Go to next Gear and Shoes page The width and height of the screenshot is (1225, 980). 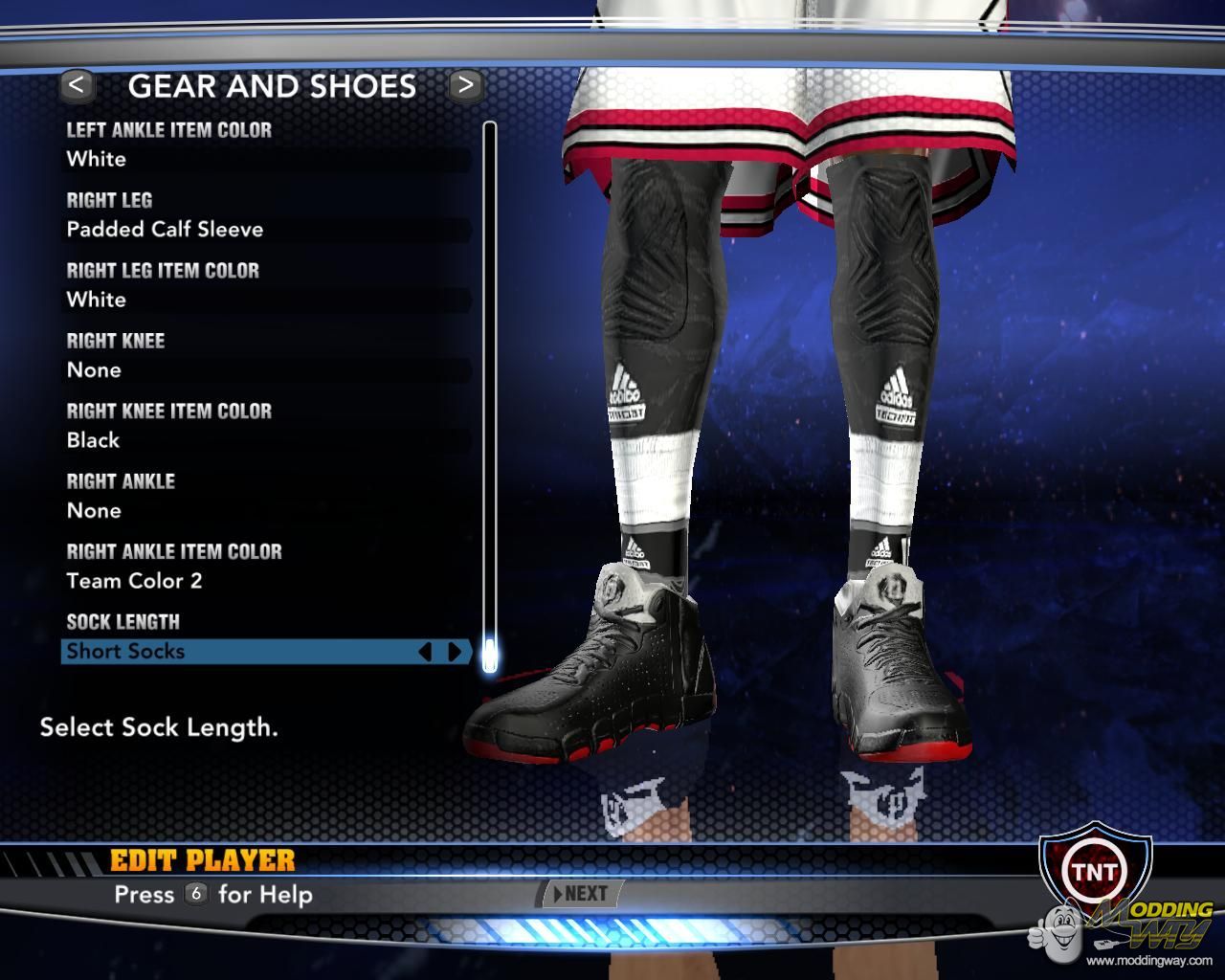465,86
